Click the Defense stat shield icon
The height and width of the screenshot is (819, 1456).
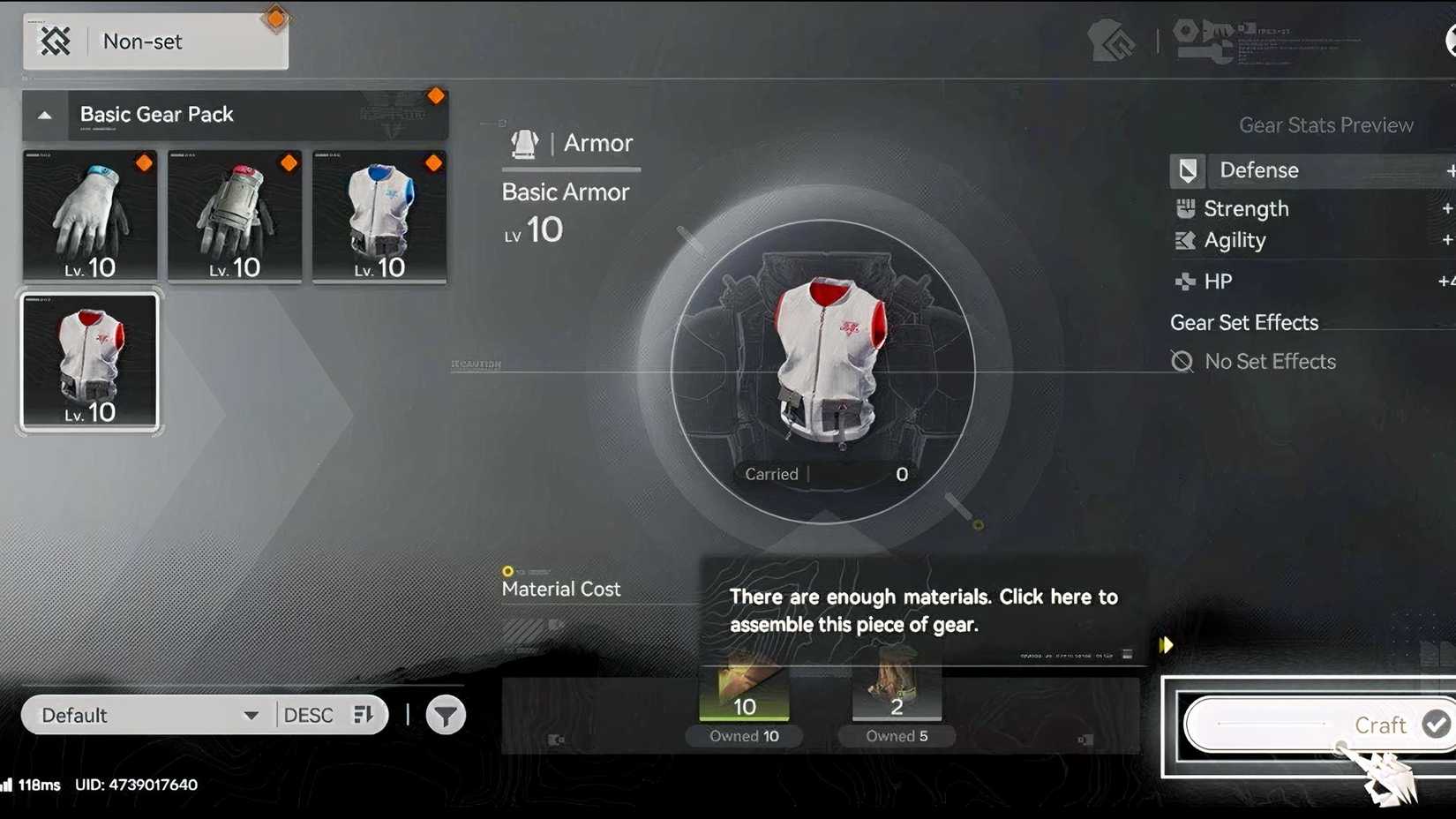pos(1187,170)
